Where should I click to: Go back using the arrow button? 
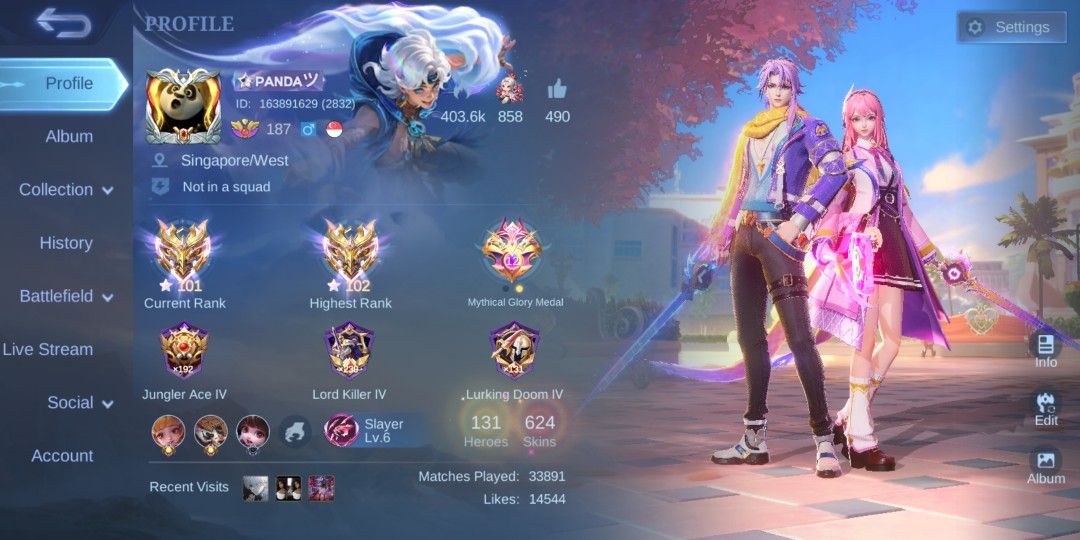(63, 24)
